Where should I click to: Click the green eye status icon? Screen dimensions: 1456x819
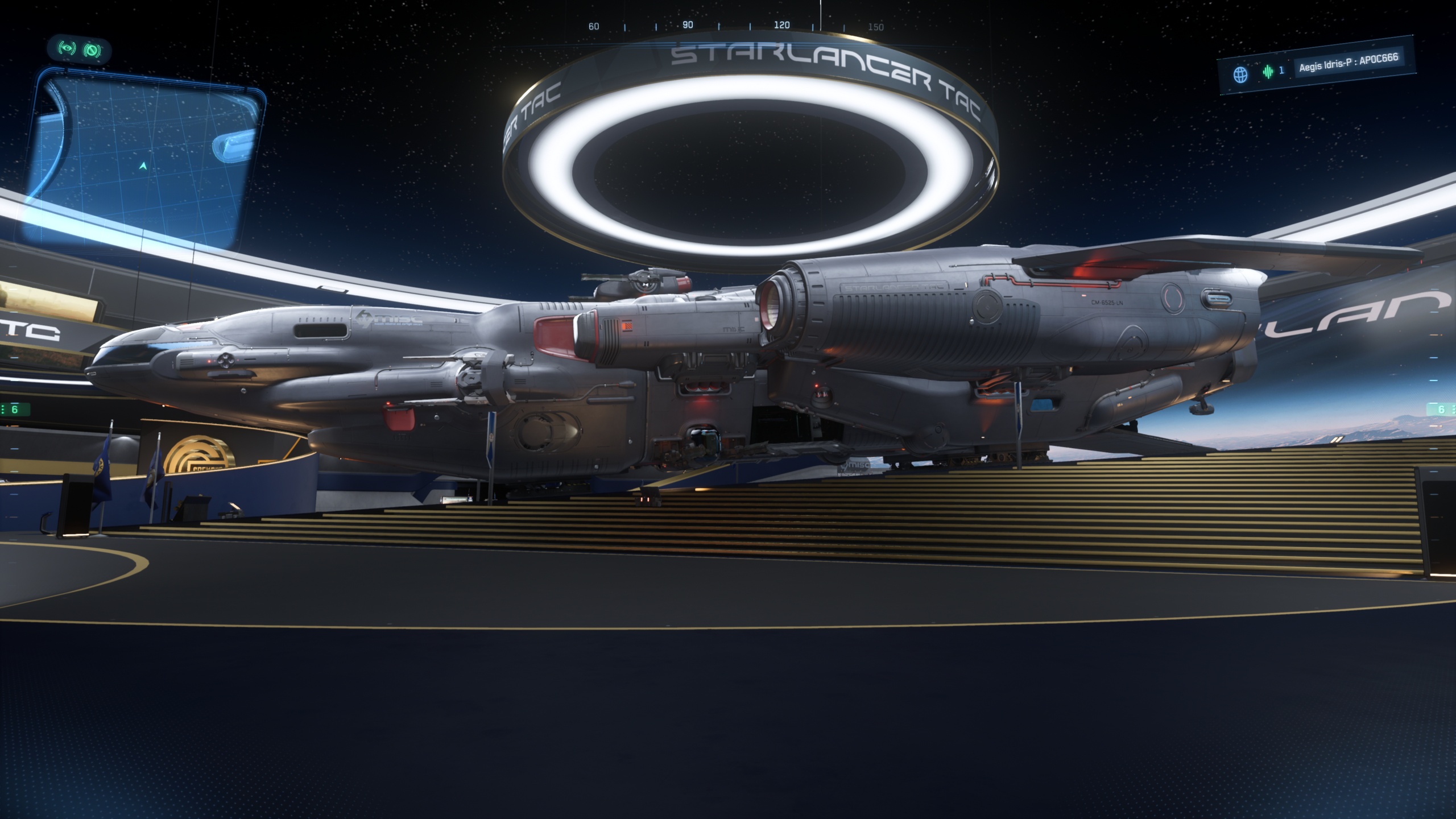(x=67, y=50)
